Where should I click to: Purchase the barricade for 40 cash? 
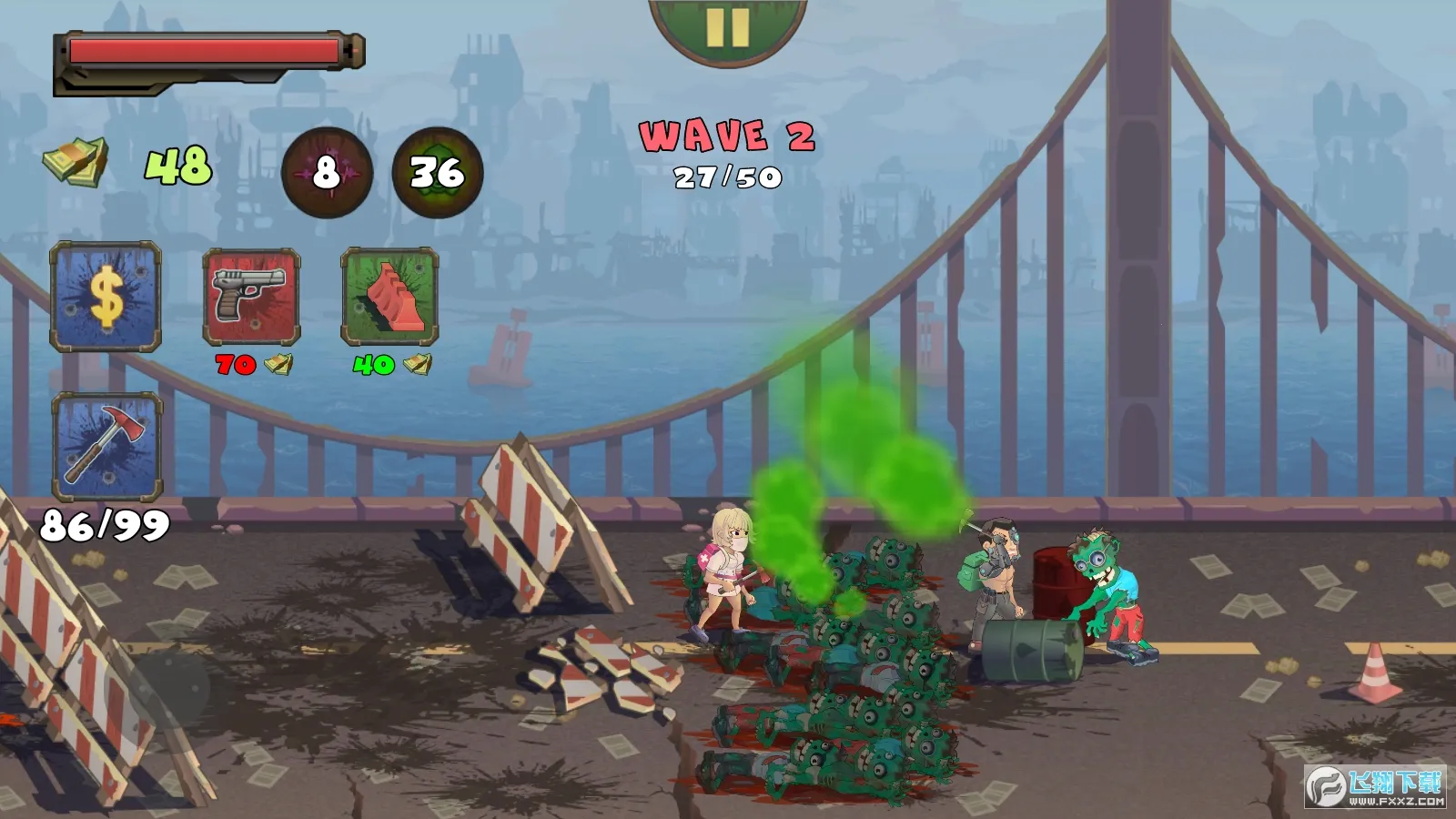tap(389, 297)
